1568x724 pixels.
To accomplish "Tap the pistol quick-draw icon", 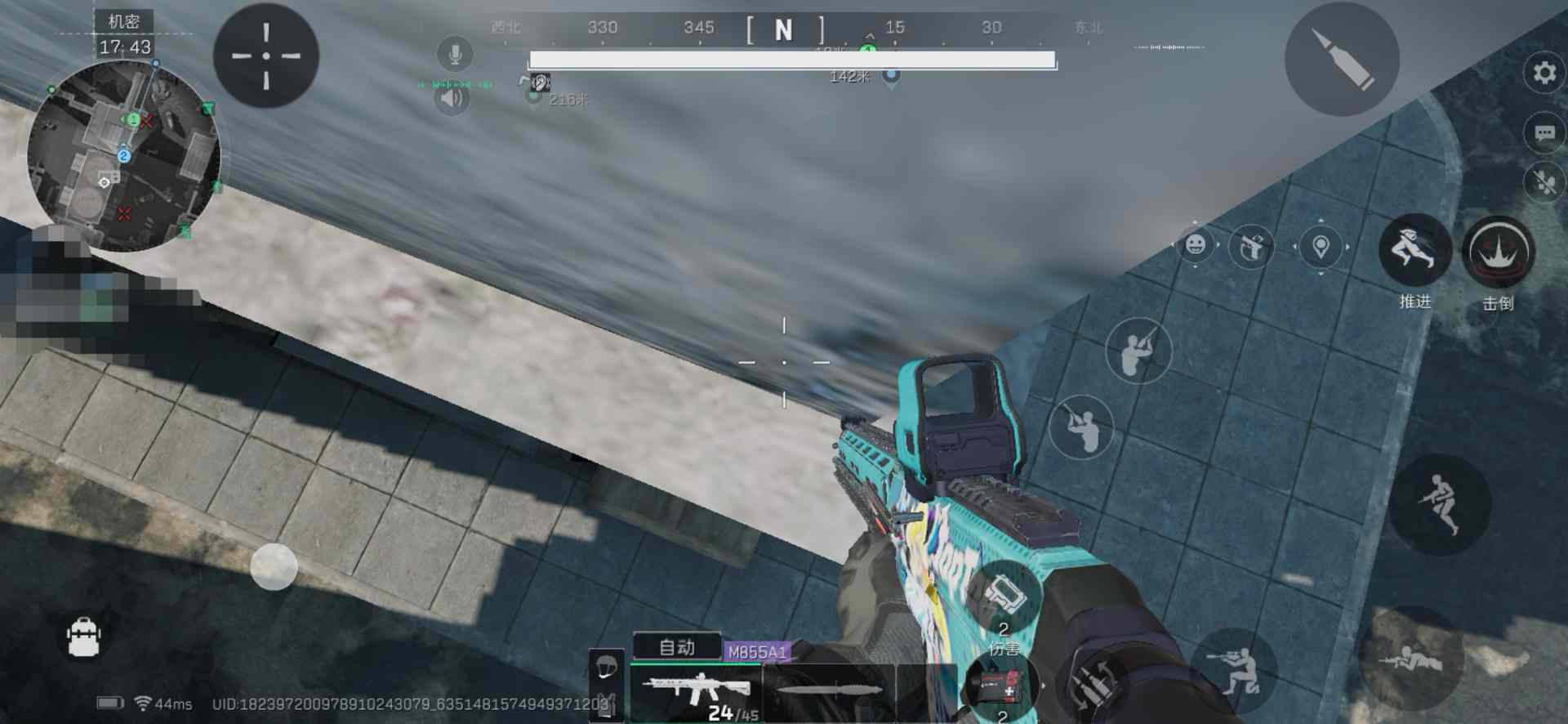I will 1251,246.
